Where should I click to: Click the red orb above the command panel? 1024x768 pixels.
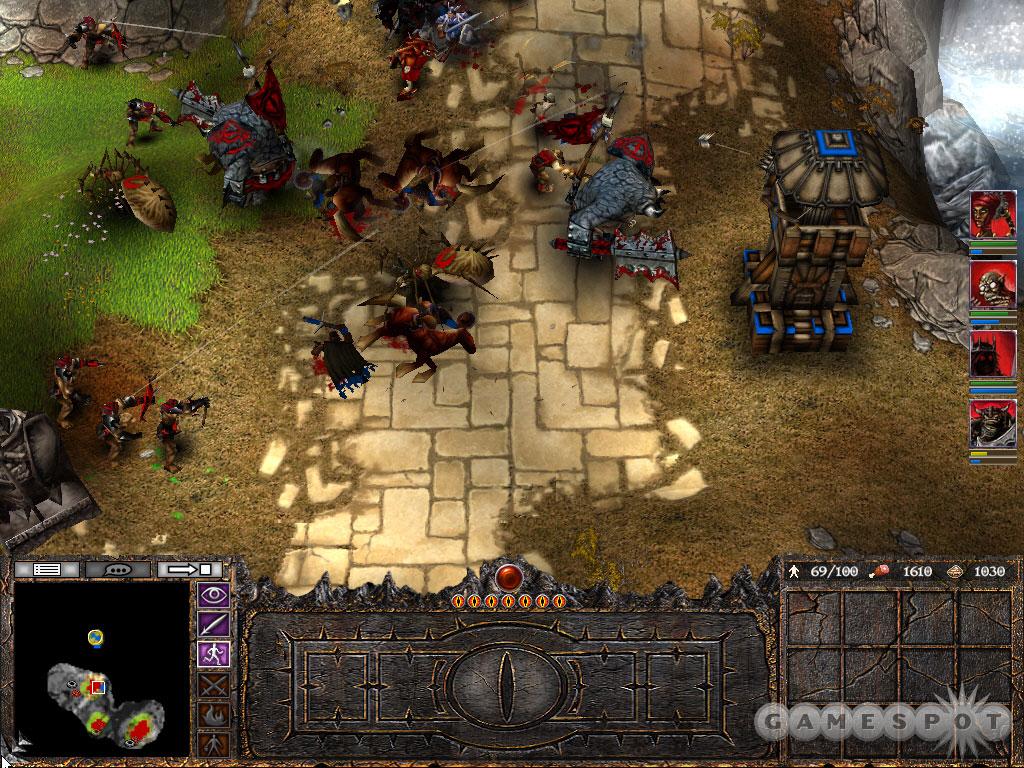coord(510,577)
